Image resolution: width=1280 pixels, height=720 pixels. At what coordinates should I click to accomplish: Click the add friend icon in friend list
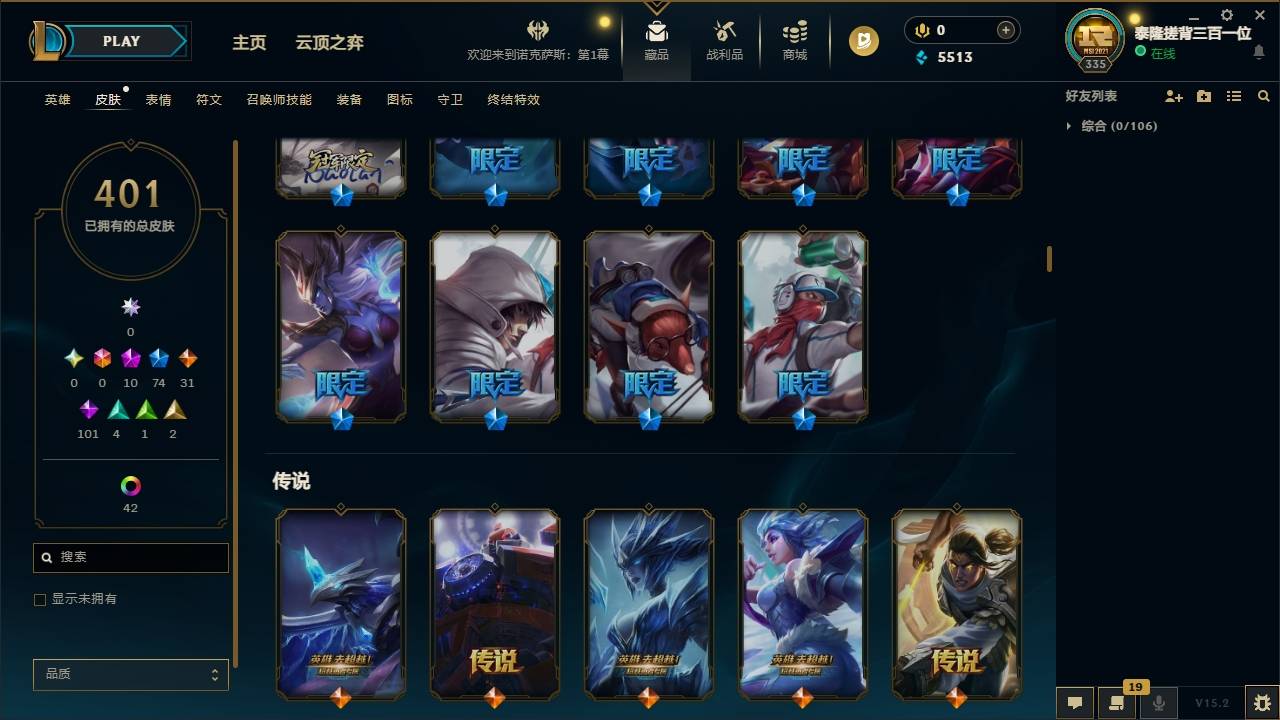tap(1174, 96)
